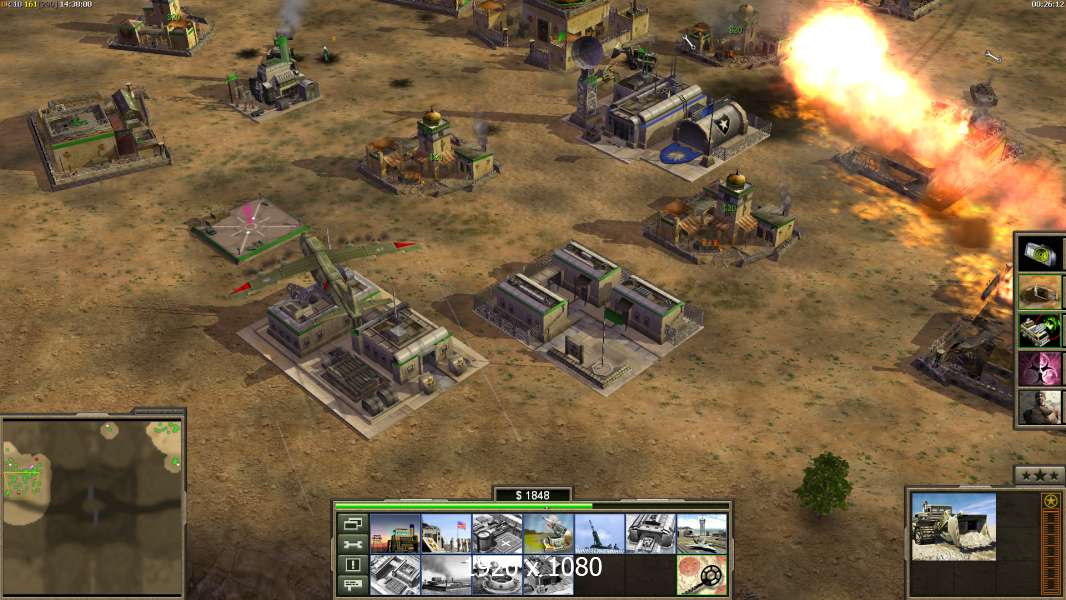Image resolution: width=1066 pixels, height=600 pixels.
Task: Open the three-star General's promotions button
Action: (x=1039, y=475)
